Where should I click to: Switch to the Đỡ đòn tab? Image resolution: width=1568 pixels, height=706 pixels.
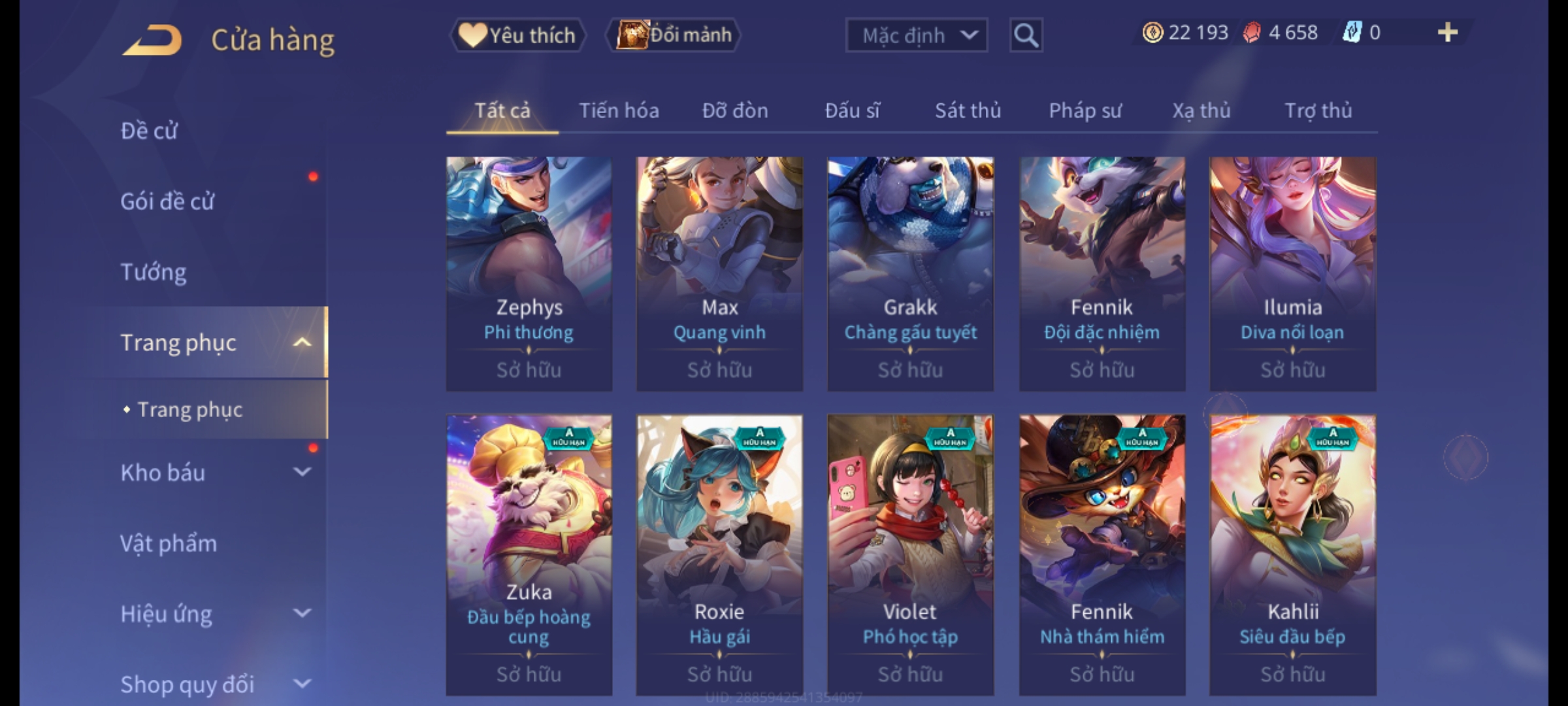[x=735, y=110]
